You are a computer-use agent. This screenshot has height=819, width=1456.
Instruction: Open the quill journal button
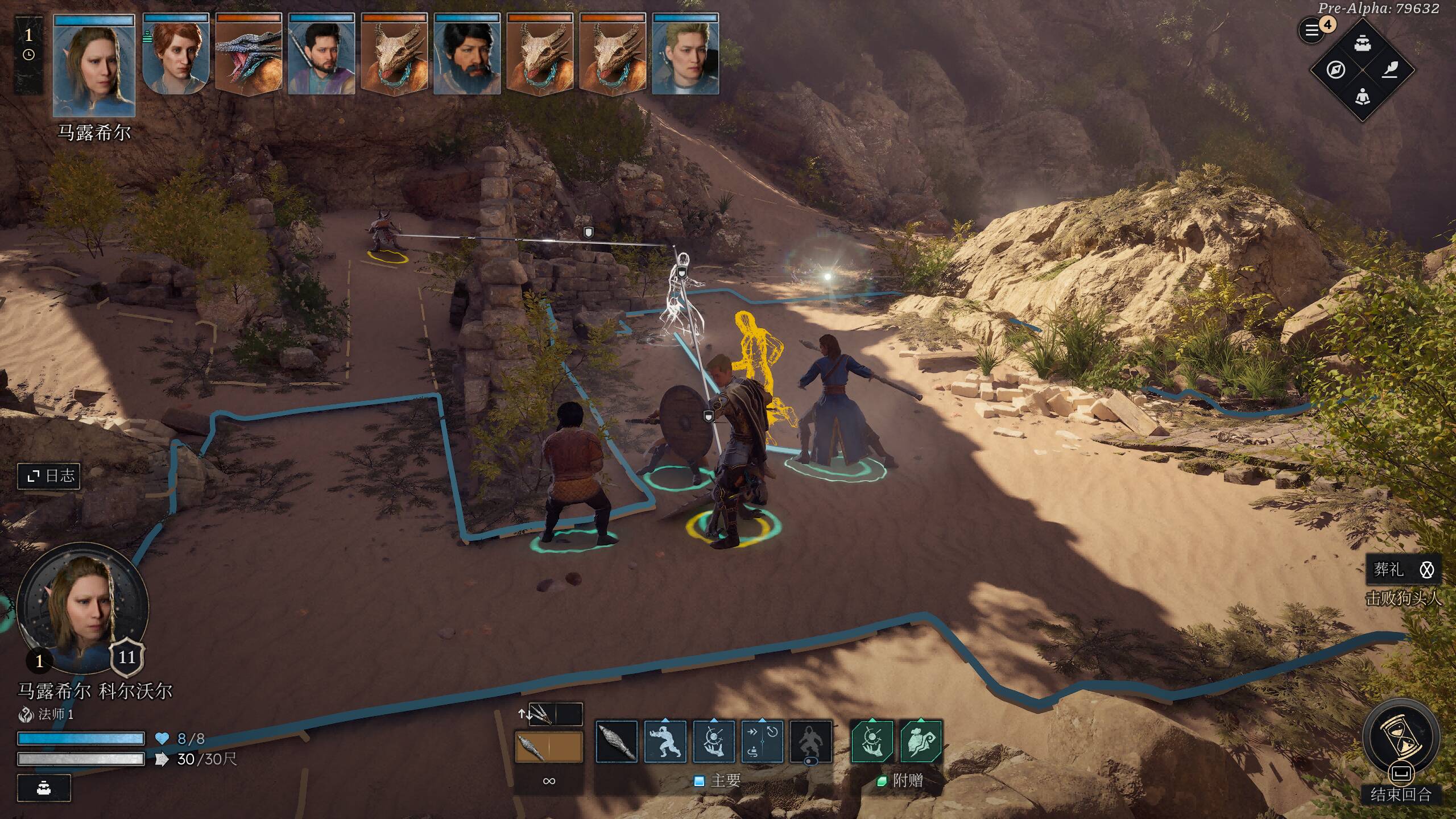[1389, 70]
